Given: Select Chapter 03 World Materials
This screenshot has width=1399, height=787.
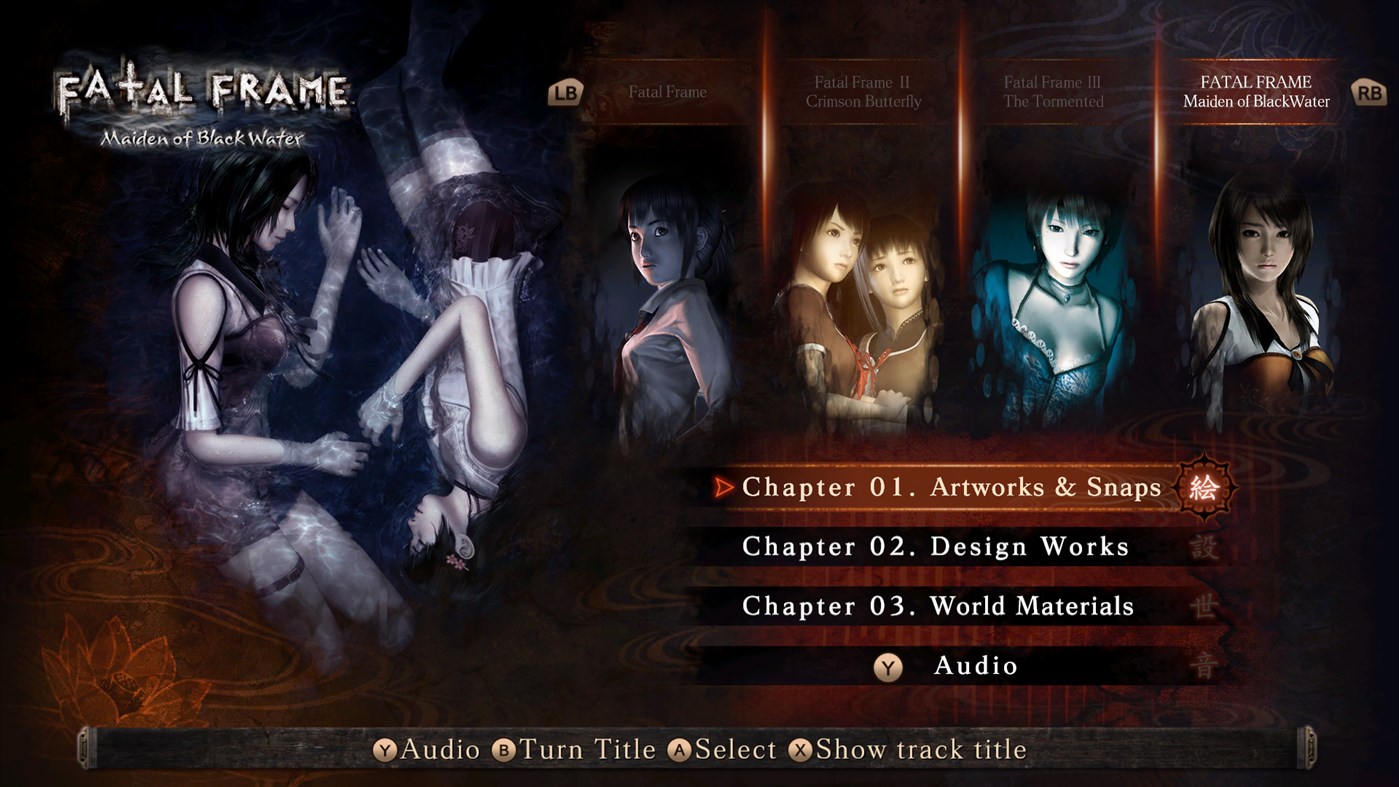Looking at the screenshot, I should coord(937,606).
